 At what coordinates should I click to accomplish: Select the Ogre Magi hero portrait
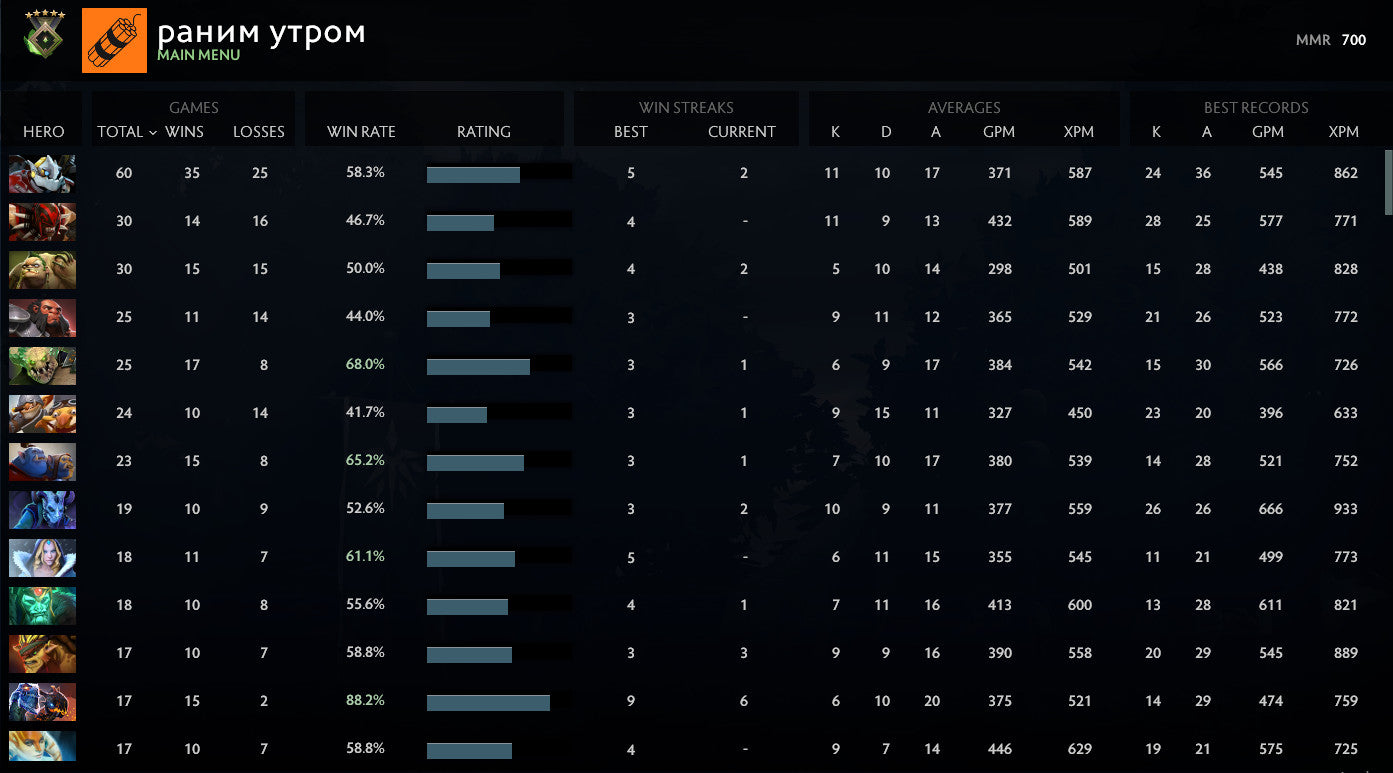[x=42, y=461]
